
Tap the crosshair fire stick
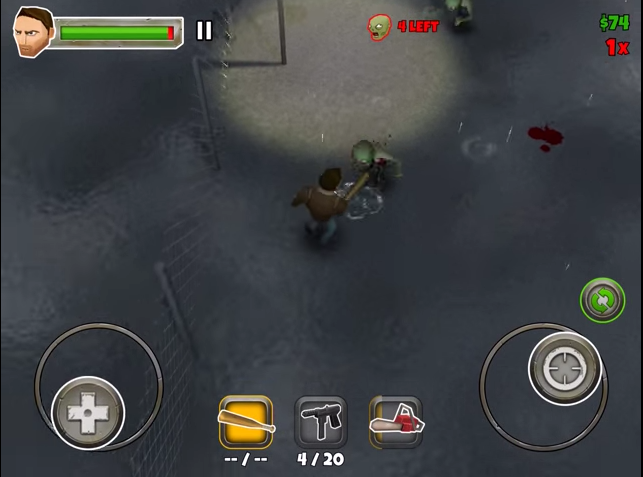click(565, 368)
